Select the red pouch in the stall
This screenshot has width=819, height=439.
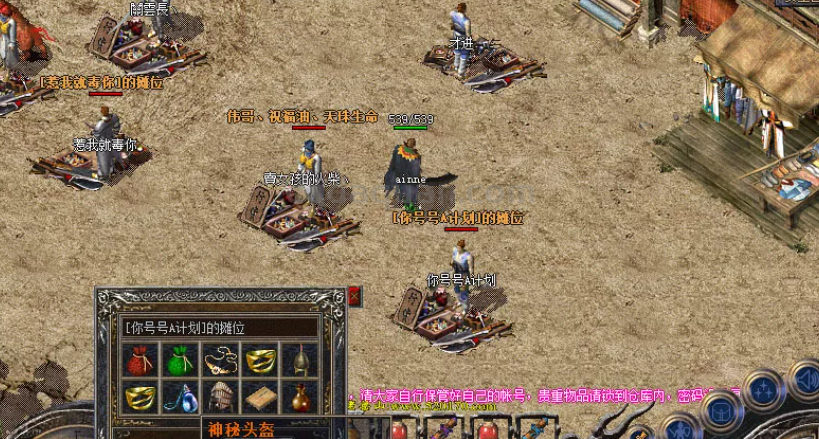141,360
